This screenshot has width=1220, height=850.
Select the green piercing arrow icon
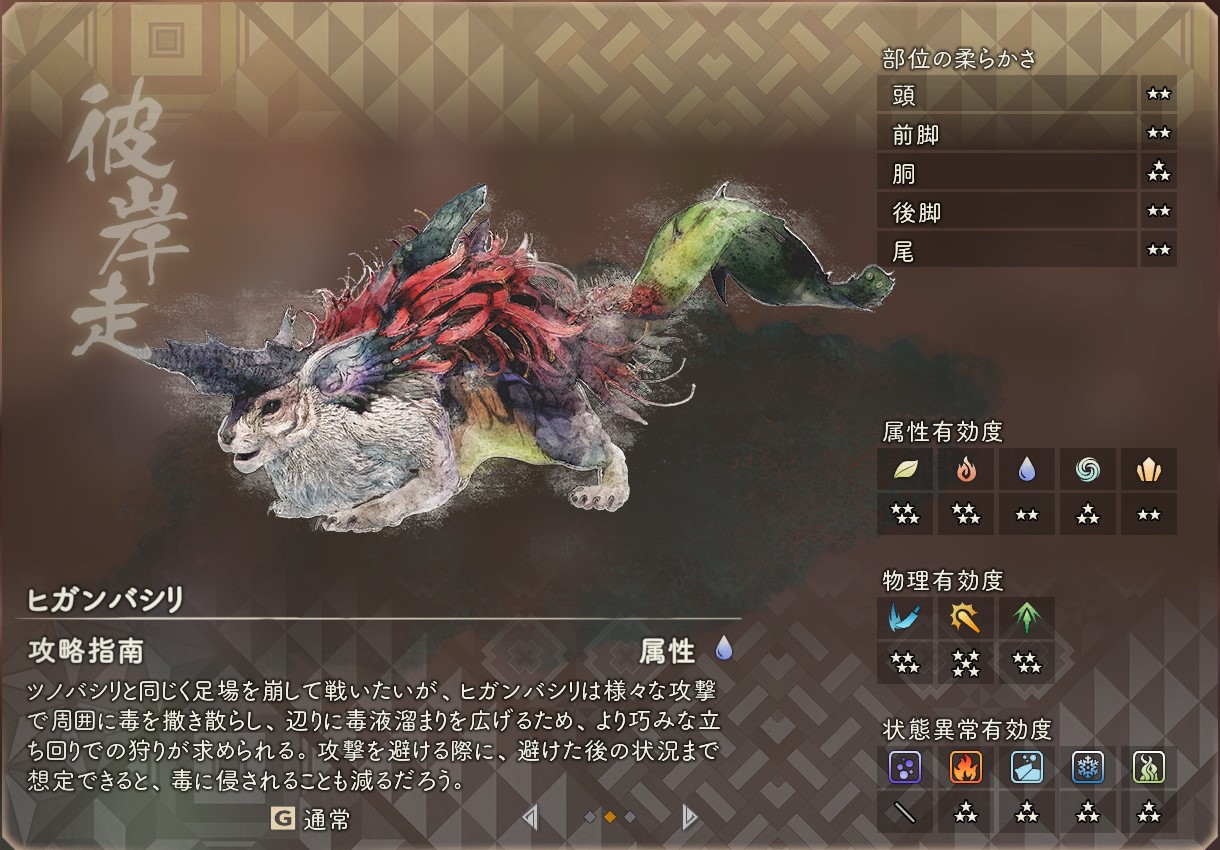click(1027, 619)
